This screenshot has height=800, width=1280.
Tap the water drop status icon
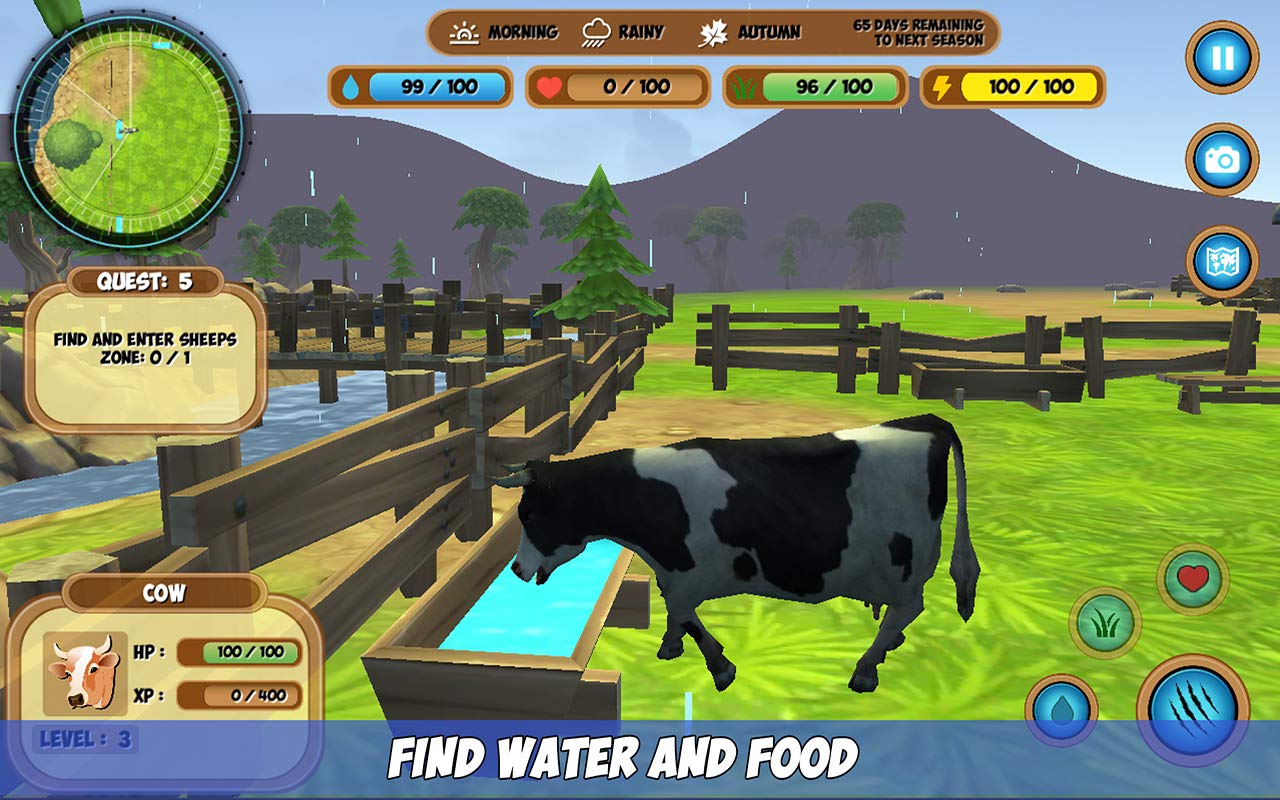352,88
